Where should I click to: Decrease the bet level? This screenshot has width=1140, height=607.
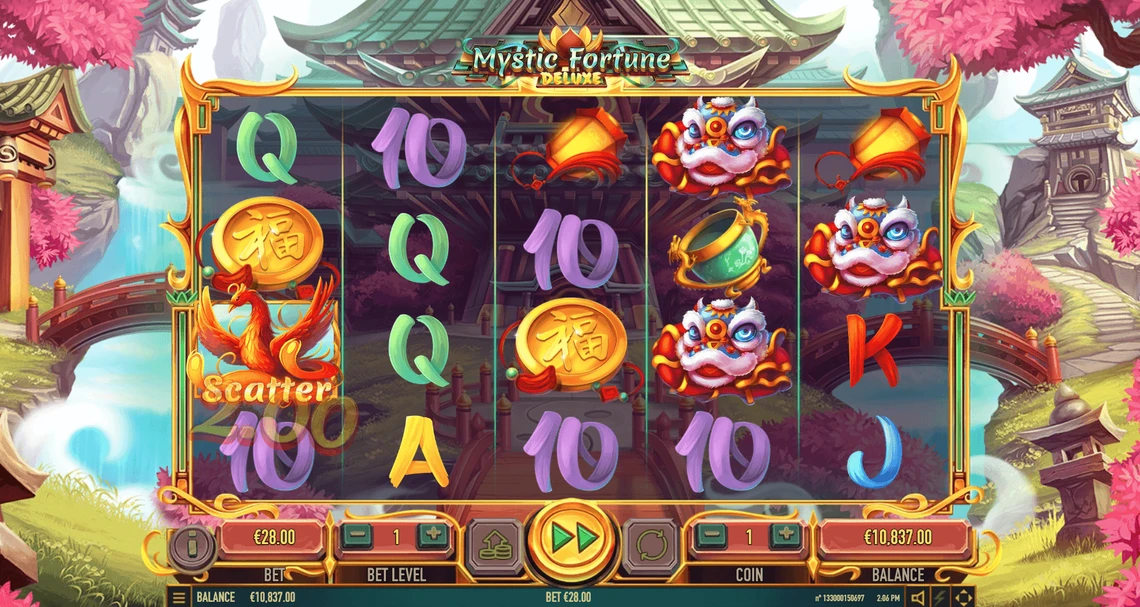pos(356,536)
